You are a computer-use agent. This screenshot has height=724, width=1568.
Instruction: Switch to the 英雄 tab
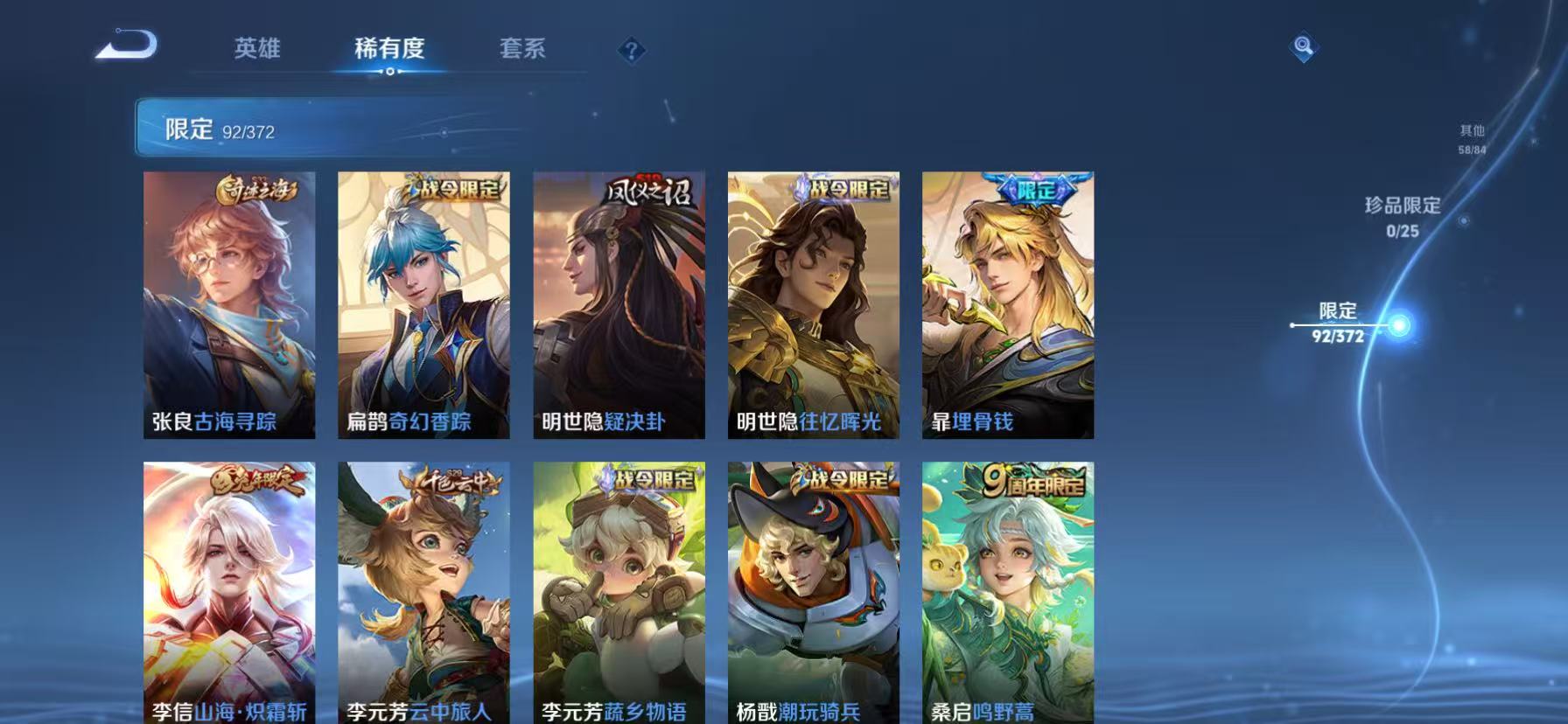pyautogui.click(x=257, y=50)
